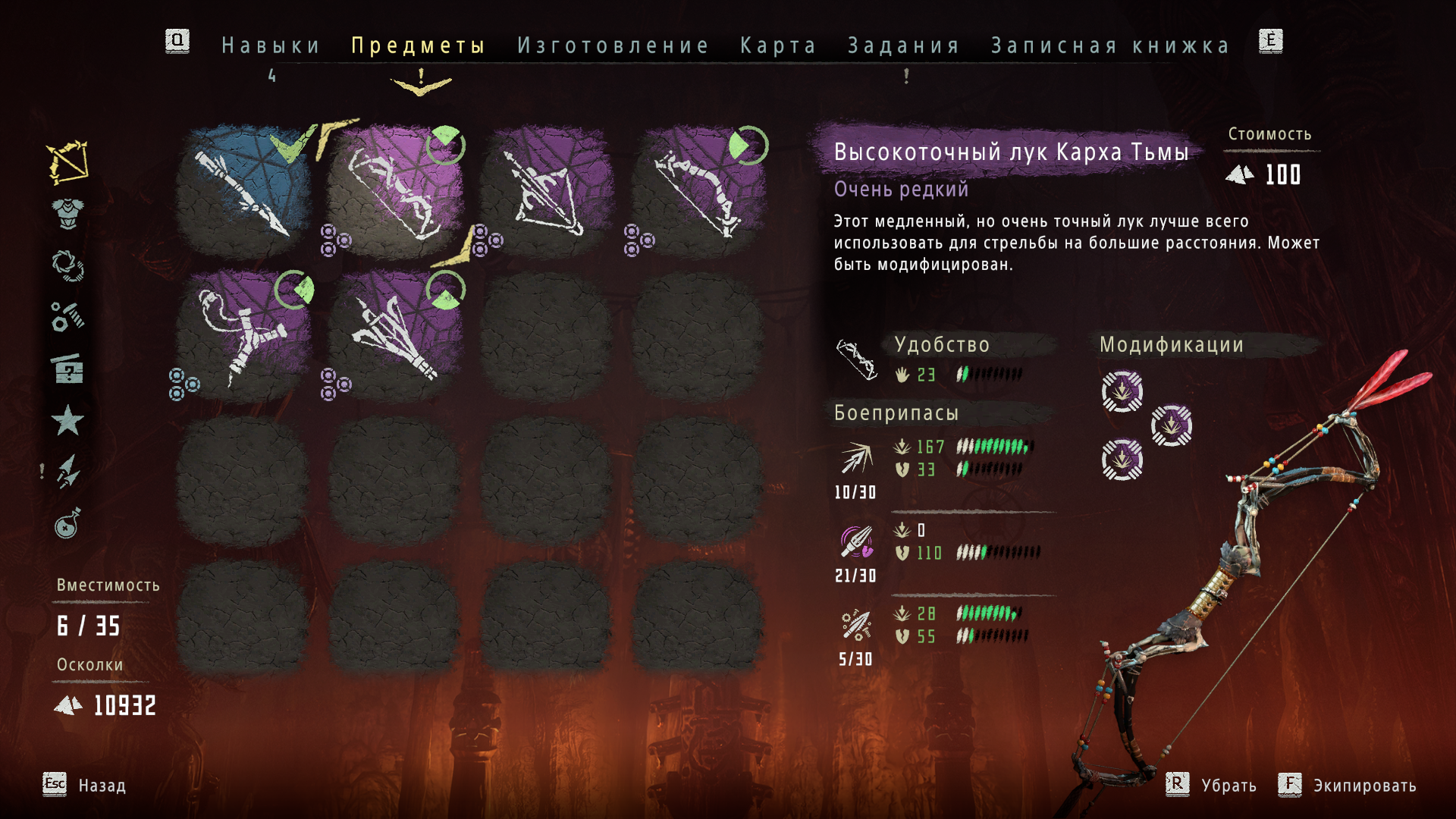Select the purple multi-pronged launcher slot

395,335
